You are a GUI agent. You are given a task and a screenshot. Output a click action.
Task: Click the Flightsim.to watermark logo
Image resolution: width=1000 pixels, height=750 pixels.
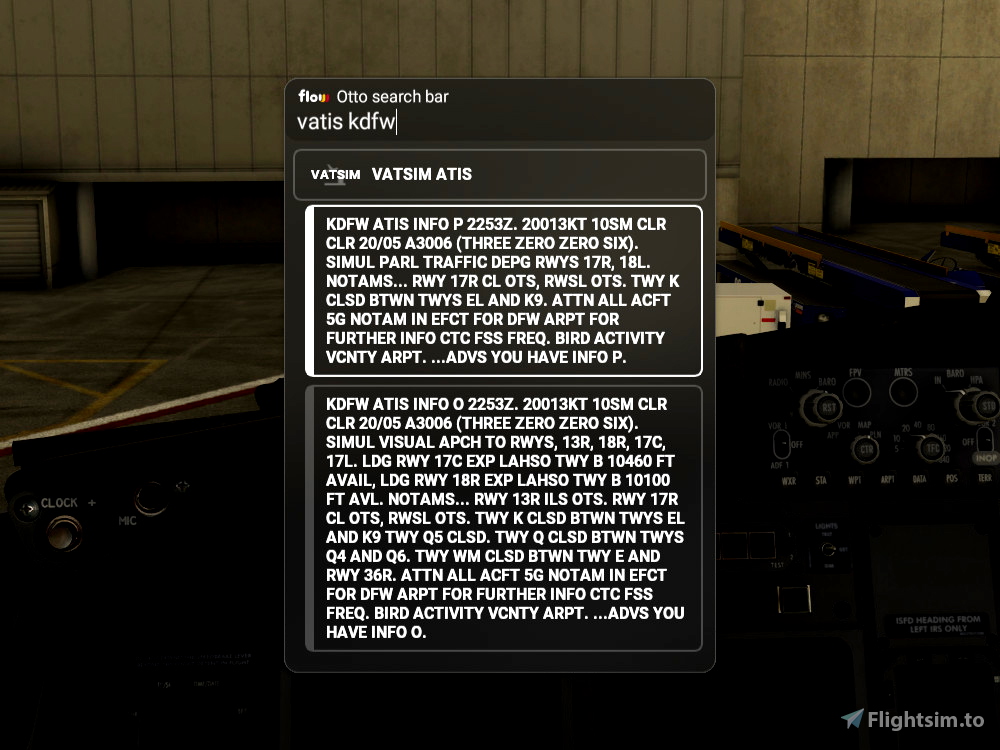912,719
